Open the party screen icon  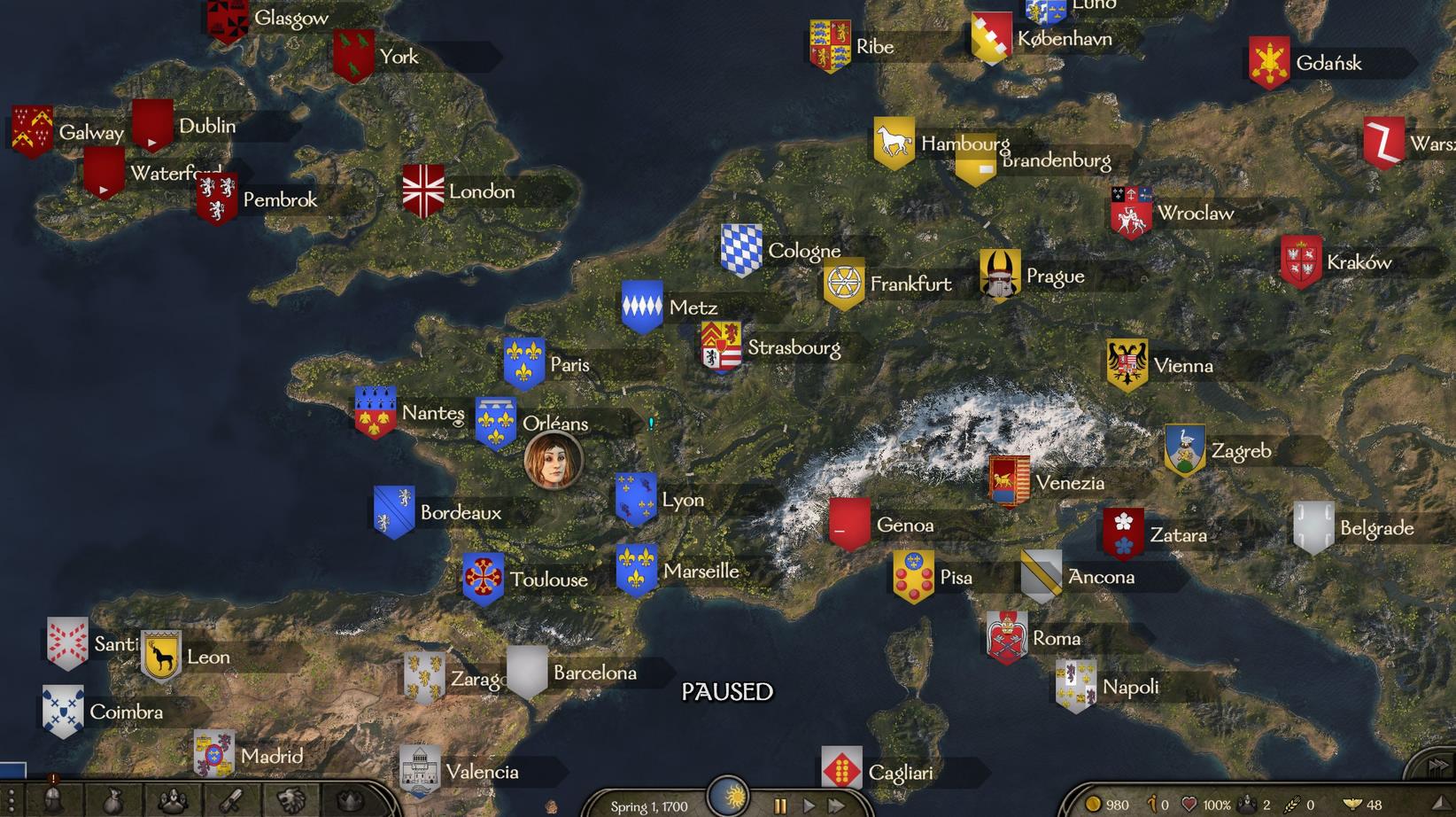pyautogui.click(x=173, y=801)
